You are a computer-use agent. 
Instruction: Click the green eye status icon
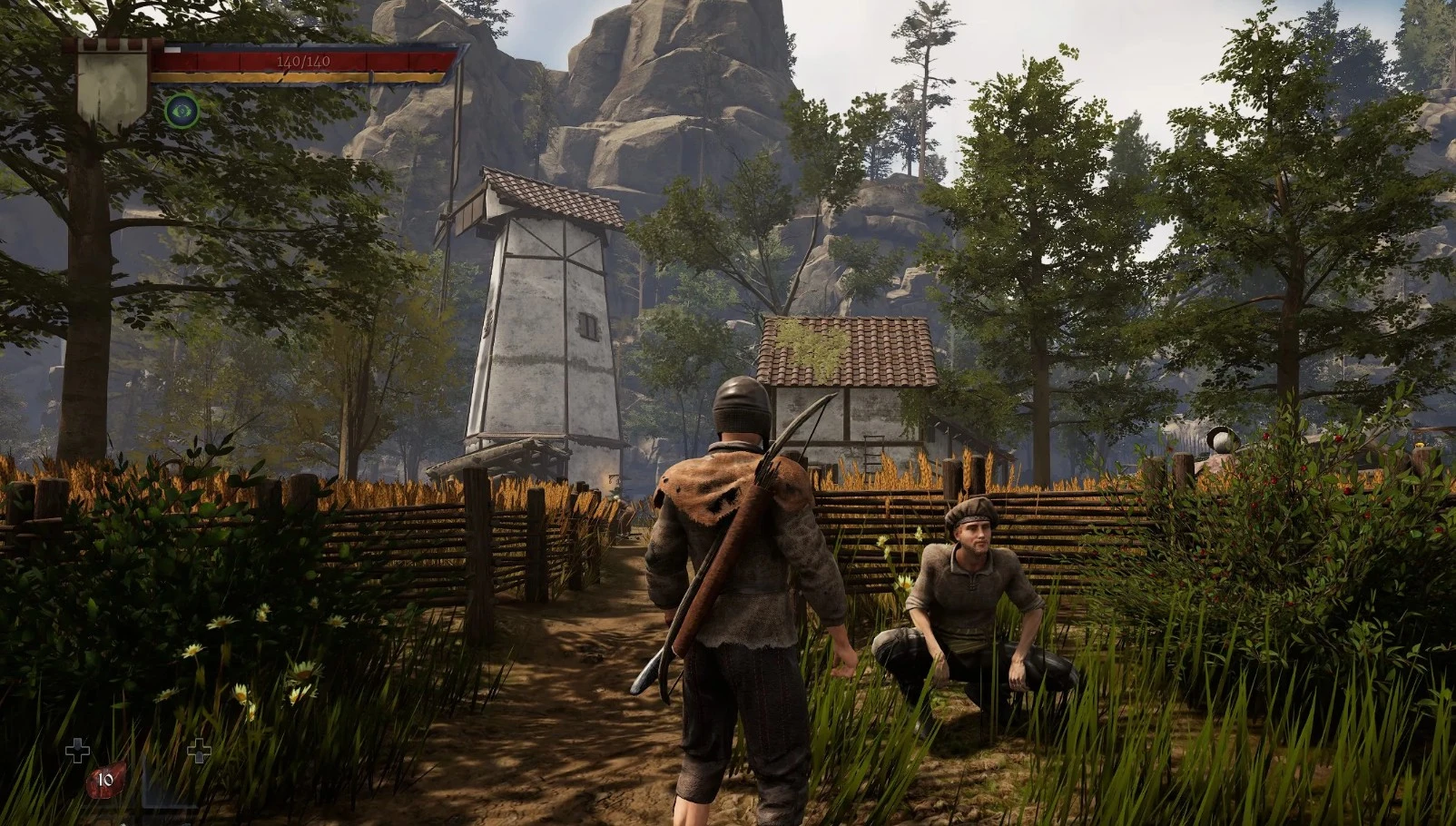pyautogui.click(x=182, y=111)
